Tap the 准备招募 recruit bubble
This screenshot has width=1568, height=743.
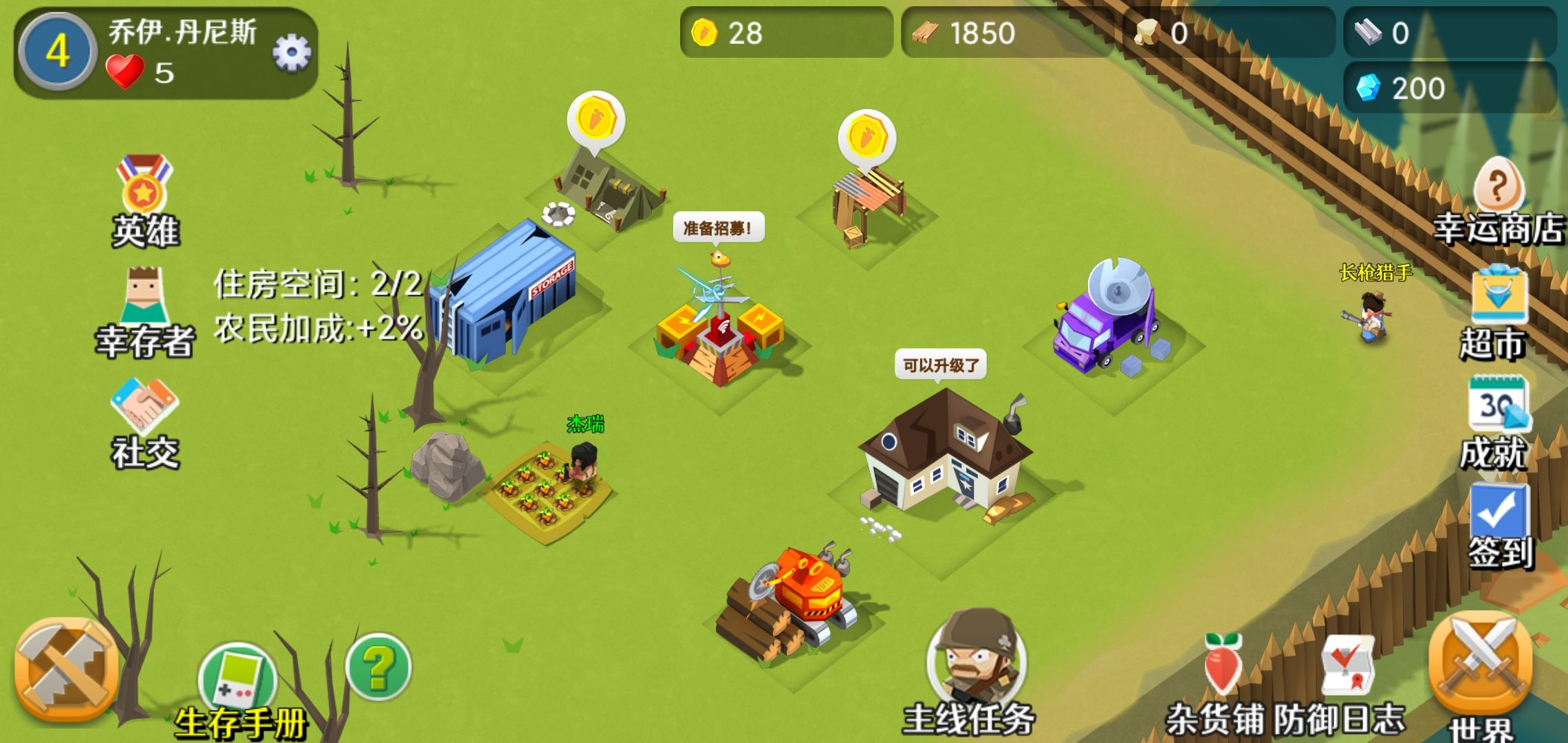[x=718, y=228]
